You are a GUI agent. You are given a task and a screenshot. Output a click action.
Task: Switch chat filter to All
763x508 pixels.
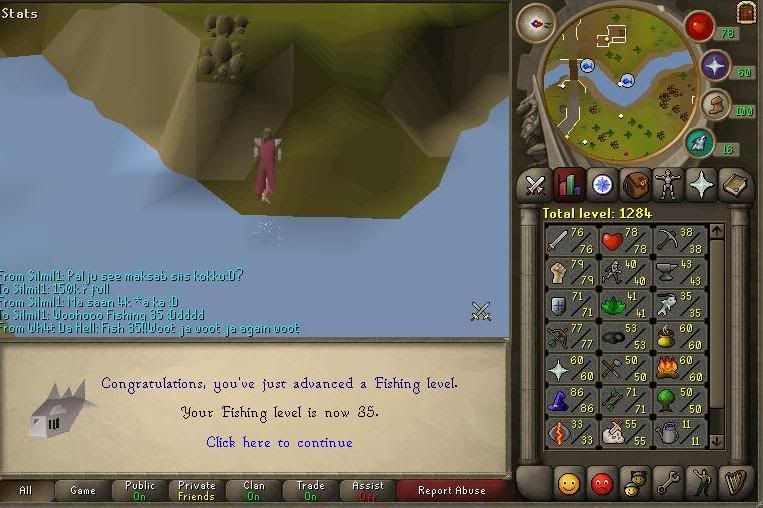coord(26,490)
